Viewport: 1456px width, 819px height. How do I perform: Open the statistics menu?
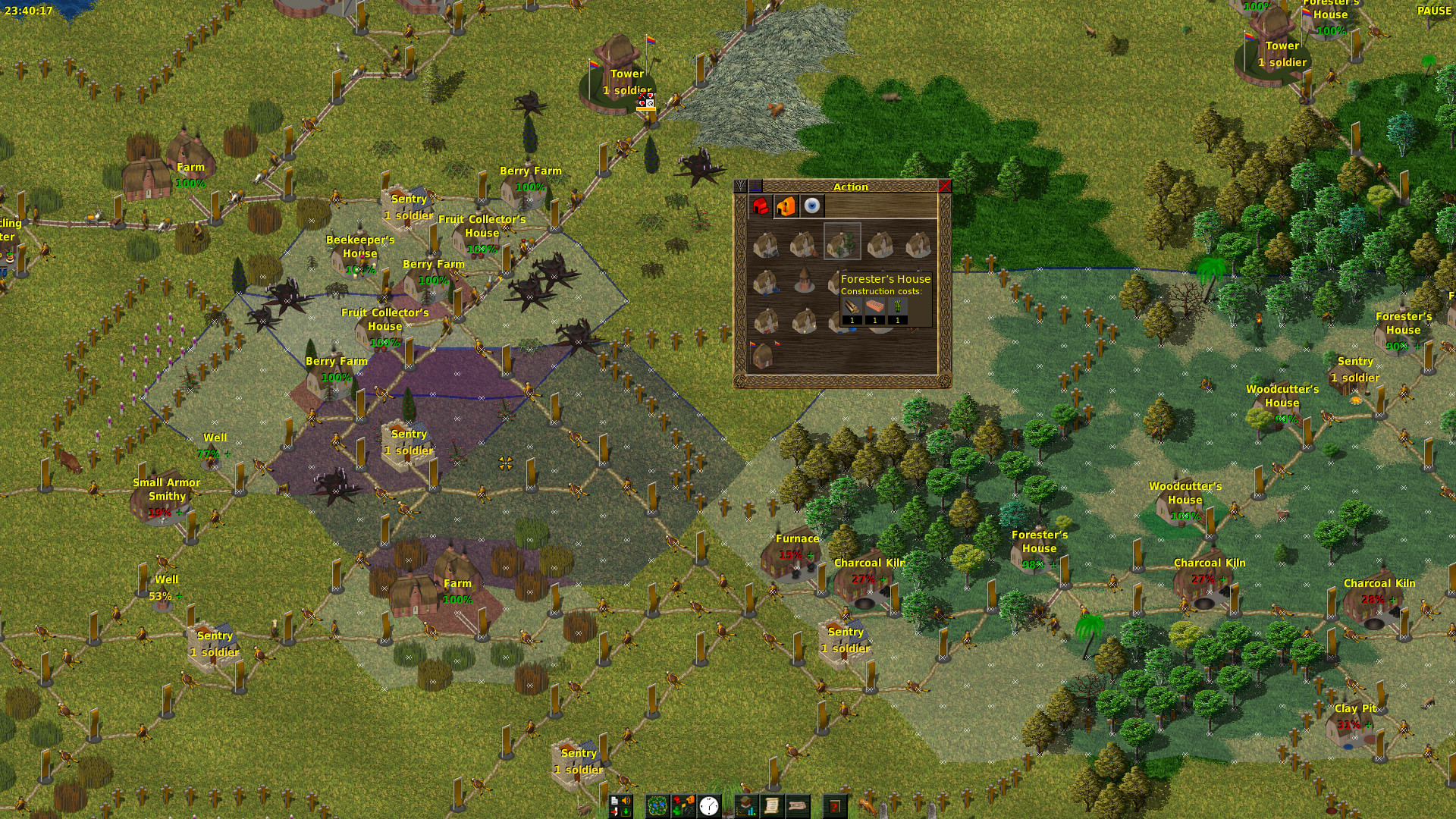click(x=747, y=806)
